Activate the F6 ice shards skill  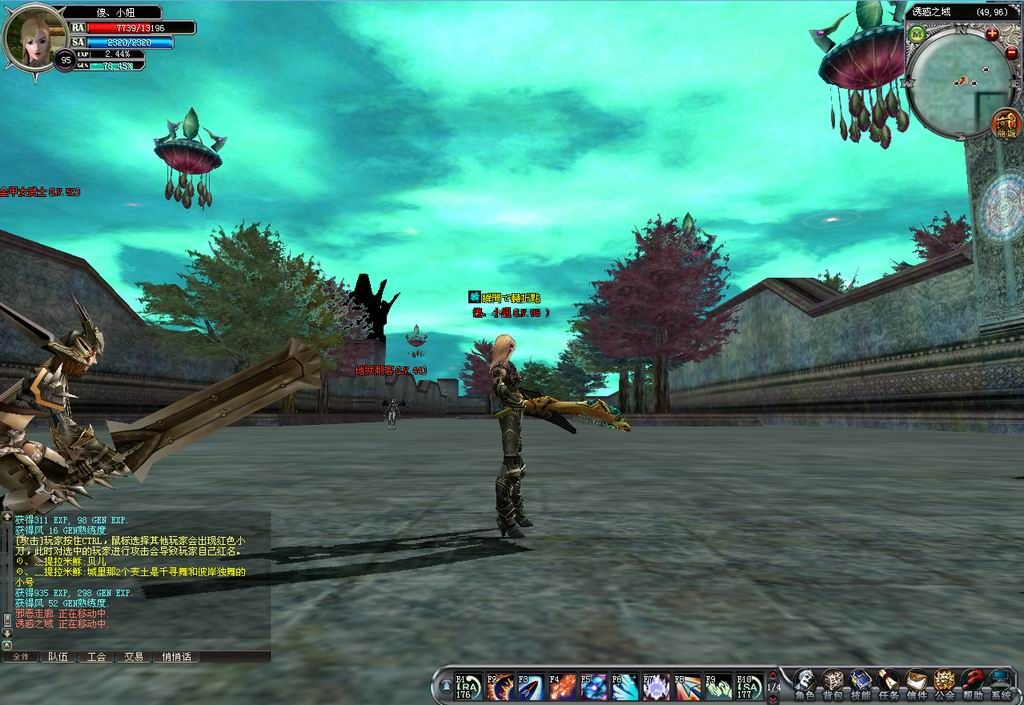(625, 686)
